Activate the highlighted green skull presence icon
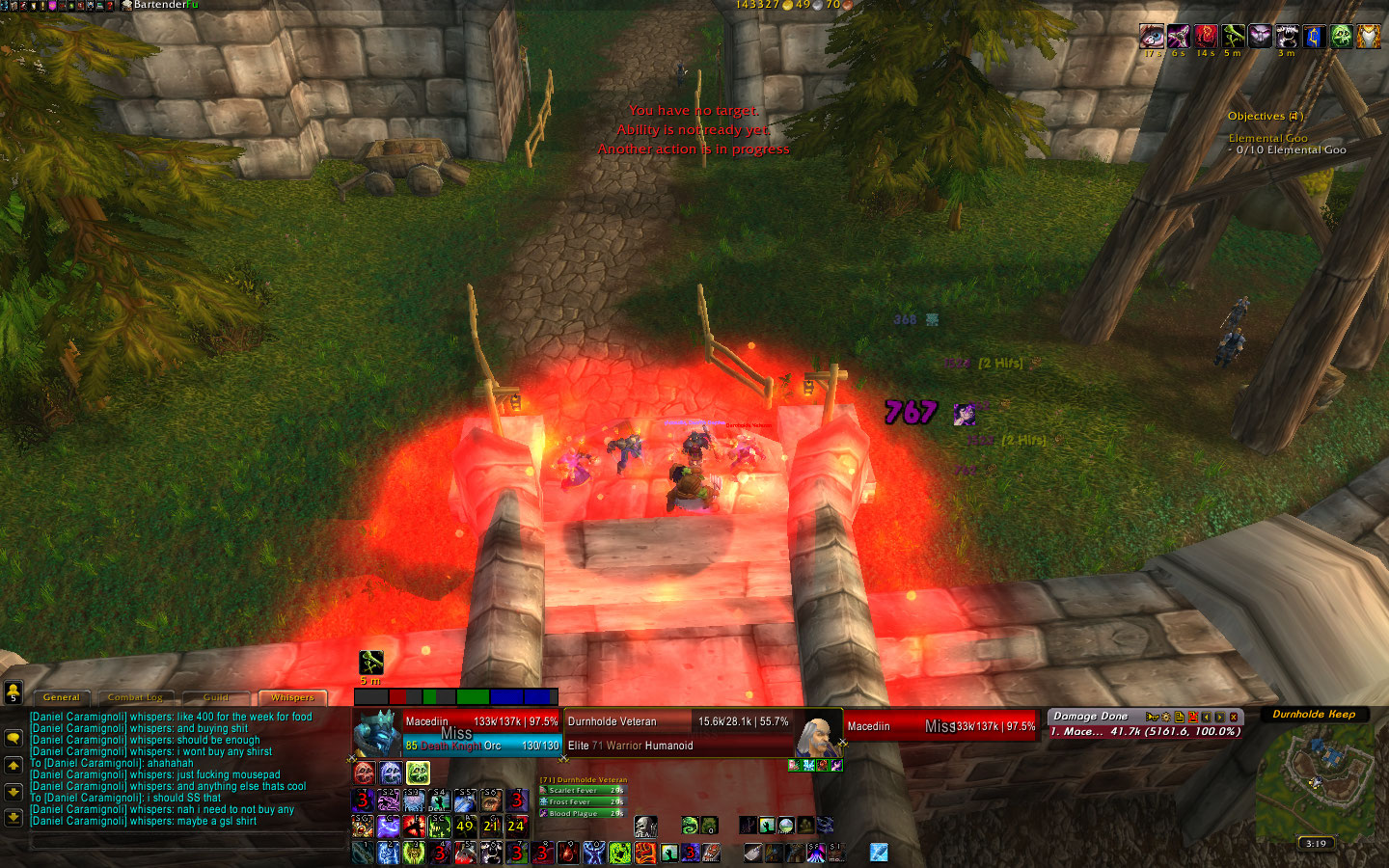1389x868 pixels. click(418, 773)
